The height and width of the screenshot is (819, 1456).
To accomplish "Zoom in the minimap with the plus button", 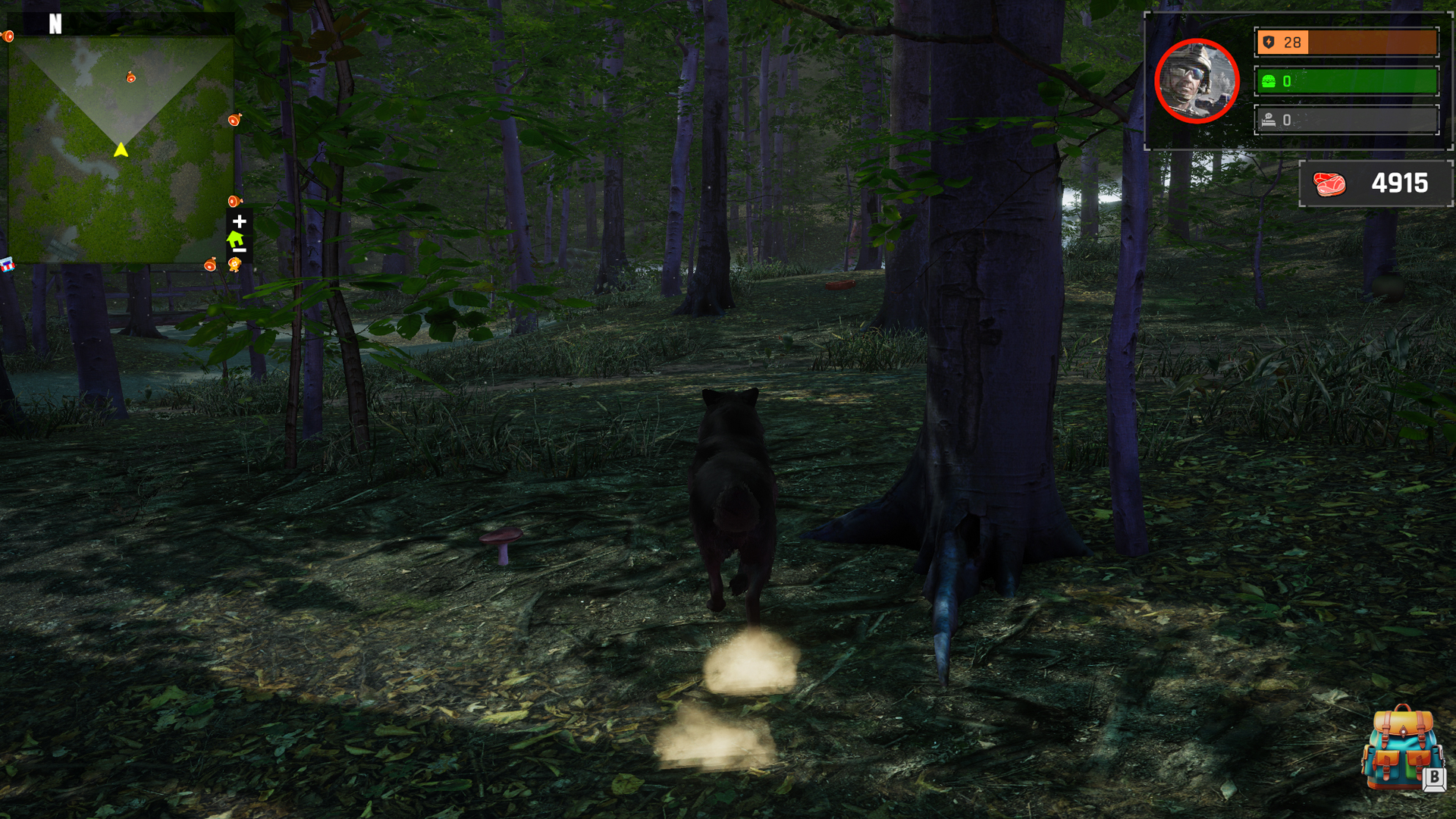I will click(240, 221).
